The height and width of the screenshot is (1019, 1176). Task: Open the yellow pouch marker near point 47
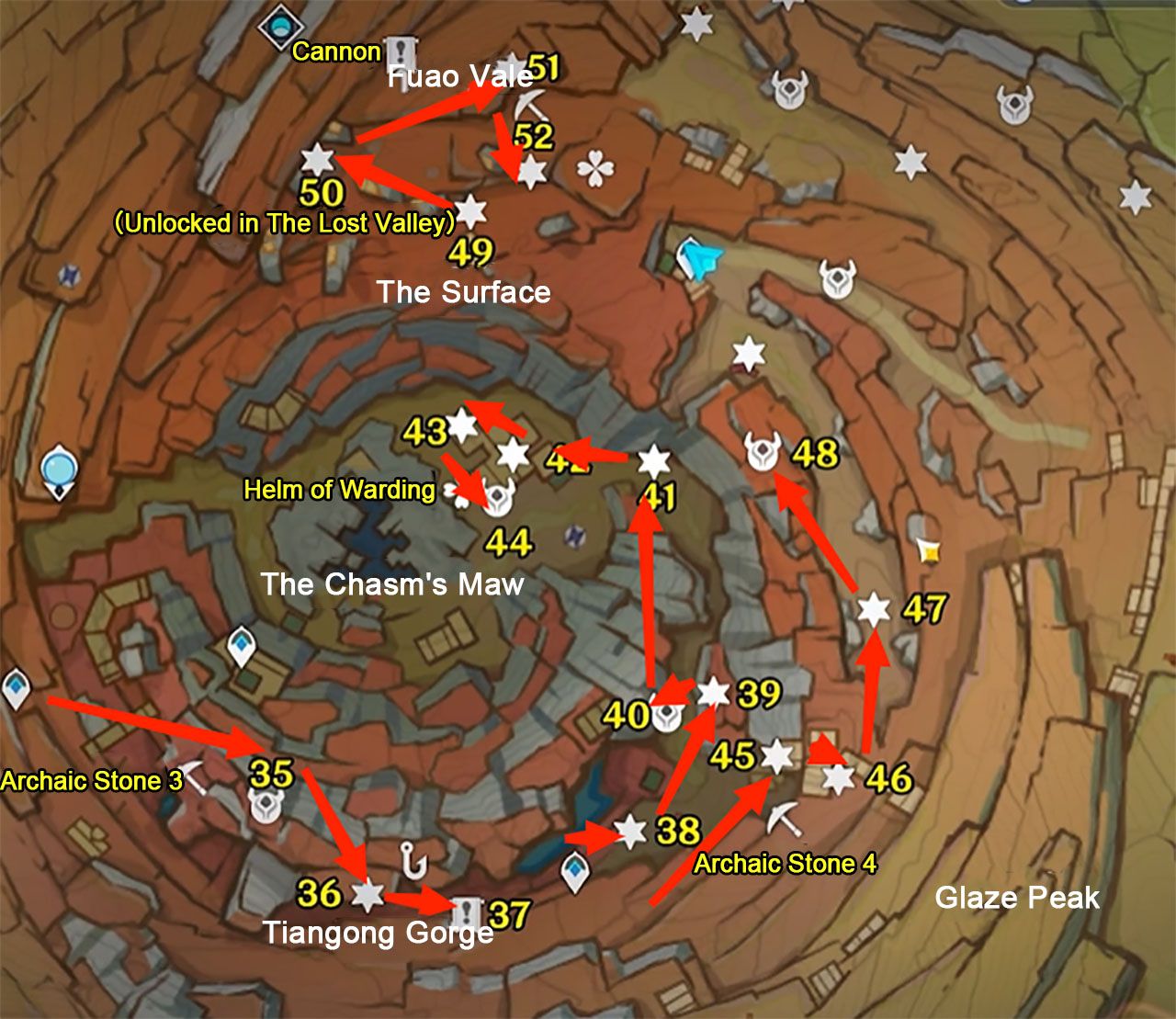(928, 551)
